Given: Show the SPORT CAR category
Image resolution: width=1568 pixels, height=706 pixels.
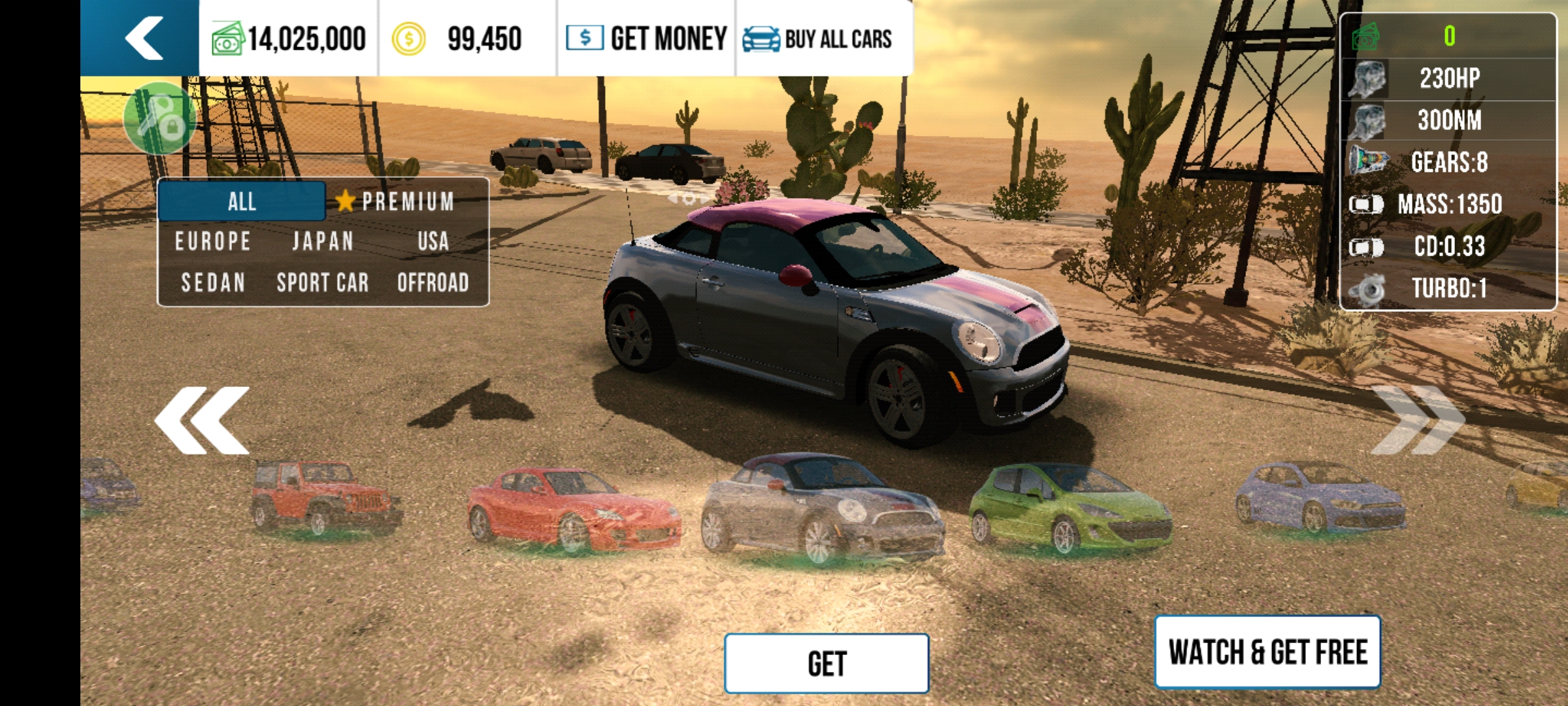Looking at the screenshot, I should click(323, 282).
